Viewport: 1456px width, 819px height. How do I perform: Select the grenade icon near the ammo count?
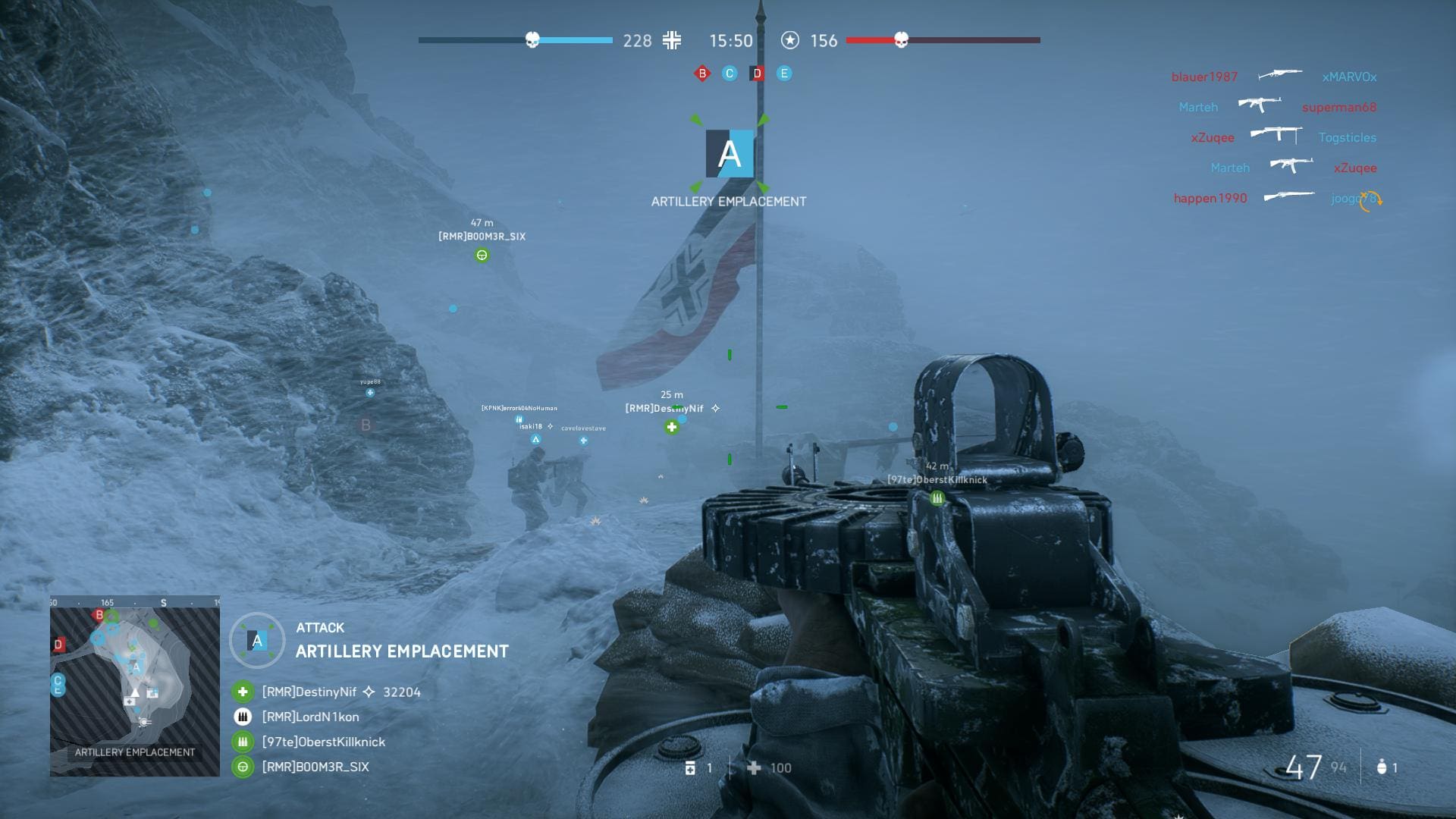(x=1382, y=767)
